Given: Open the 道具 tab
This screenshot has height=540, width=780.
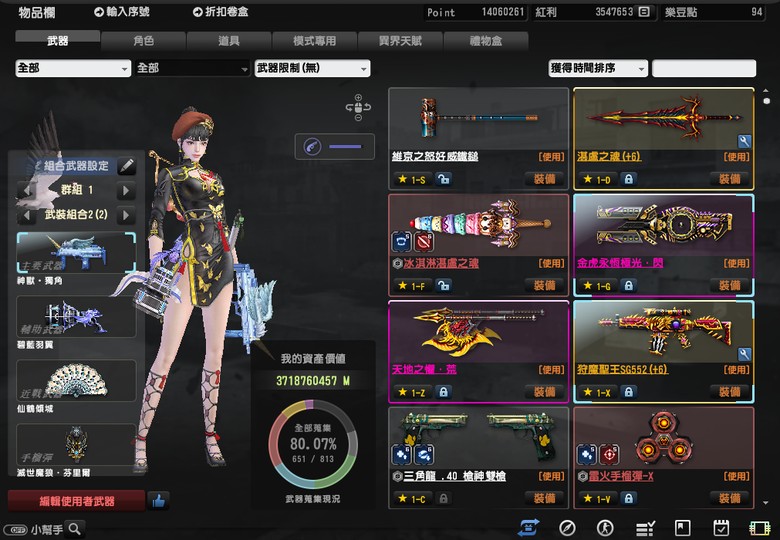Looking at the screenshot, I should click(228, 41).
